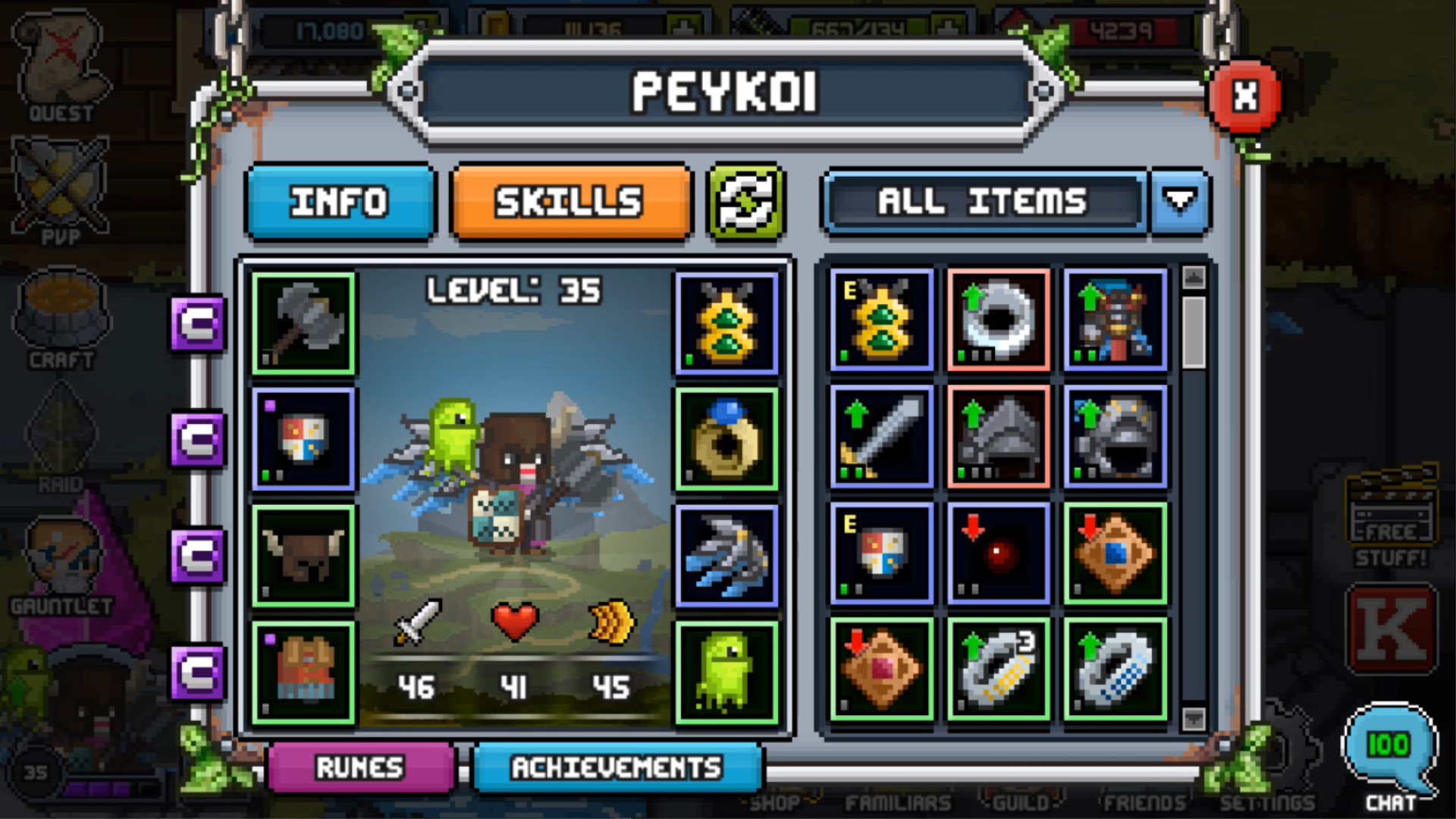Image resolution: width=1456 pixels, height=819 pixels.
Task: Click the inventory scroll down arrow
Action: 1194,717
